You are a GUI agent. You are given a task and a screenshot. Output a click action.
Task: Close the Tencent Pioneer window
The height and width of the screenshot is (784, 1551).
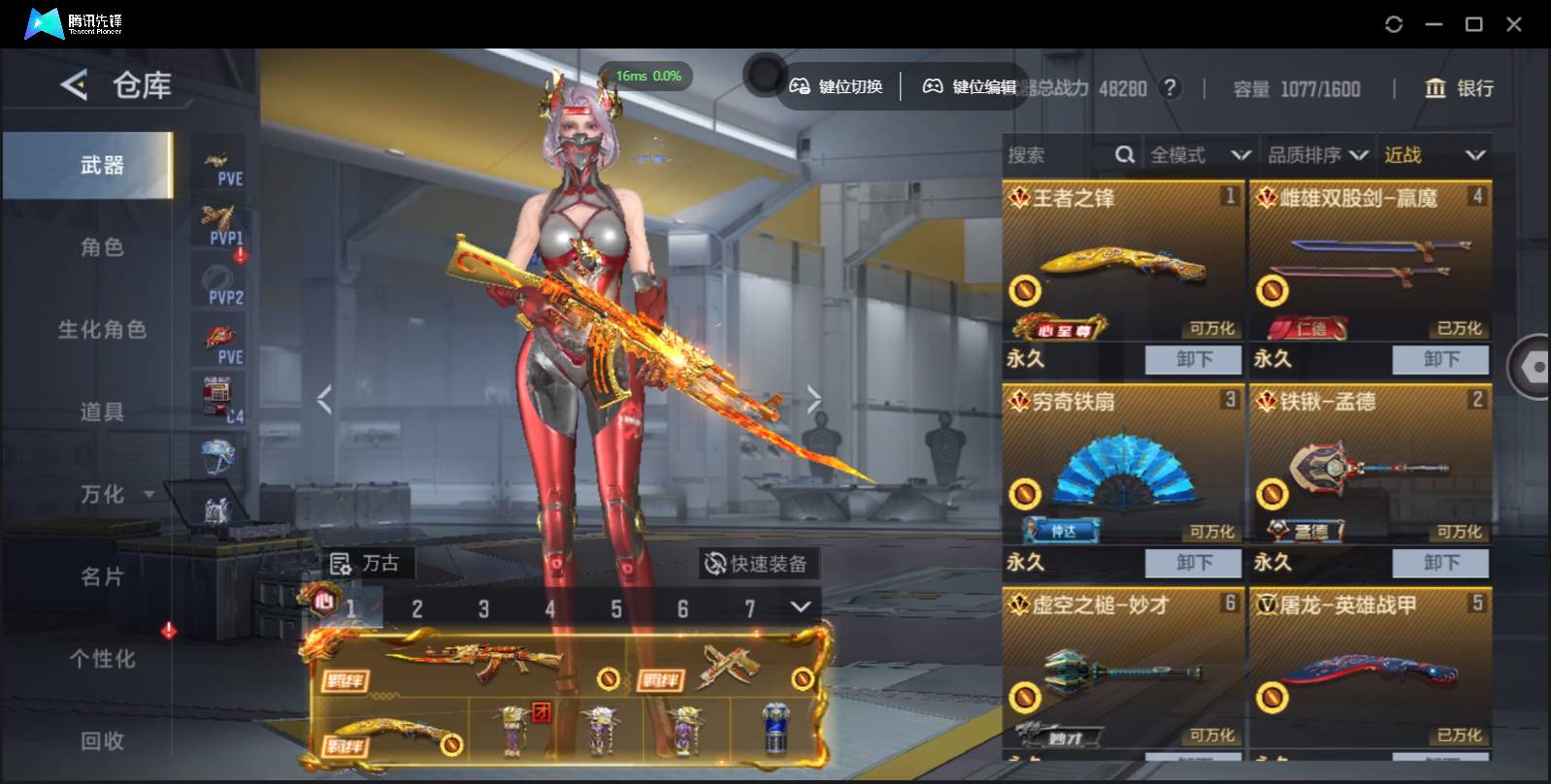click(x=1513, y=24)
